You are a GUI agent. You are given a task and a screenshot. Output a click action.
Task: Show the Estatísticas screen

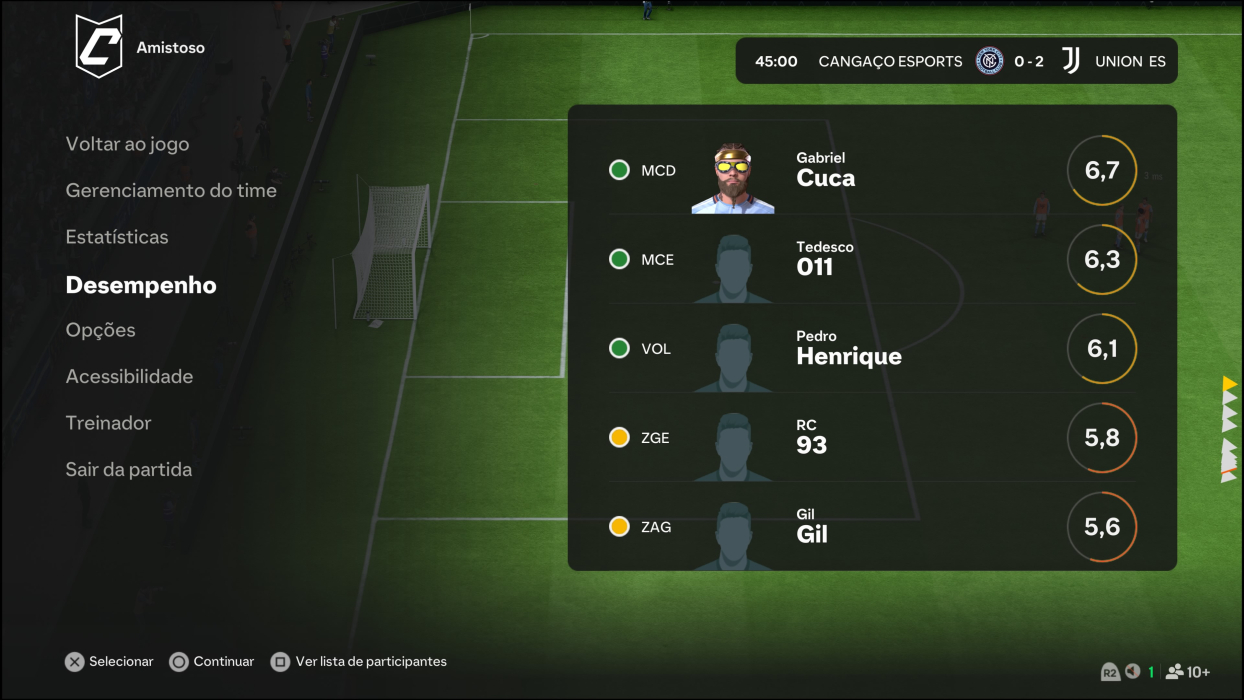117,237
